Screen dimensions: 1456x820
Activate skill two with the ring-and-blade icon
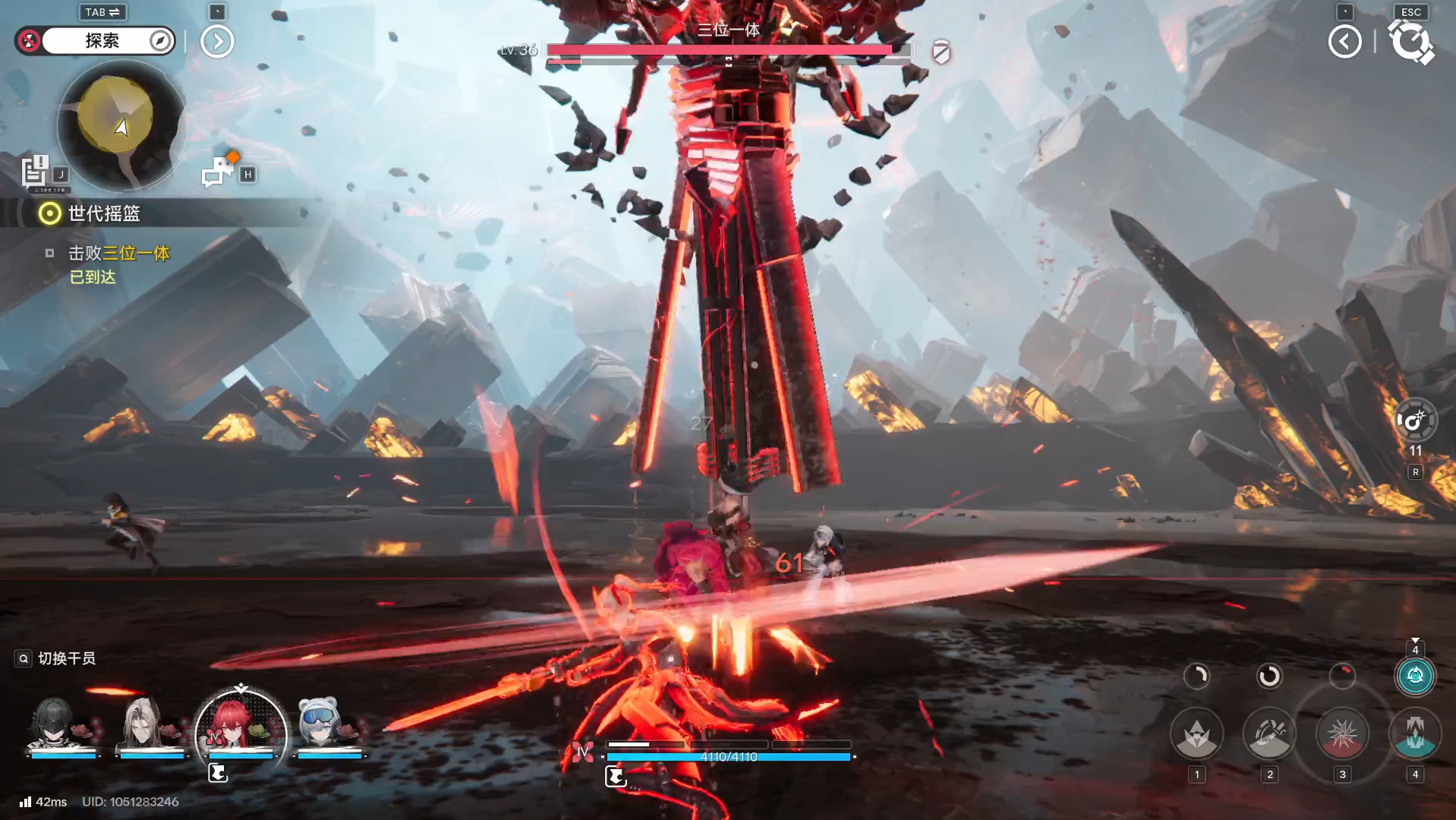tap(1269, 733)
